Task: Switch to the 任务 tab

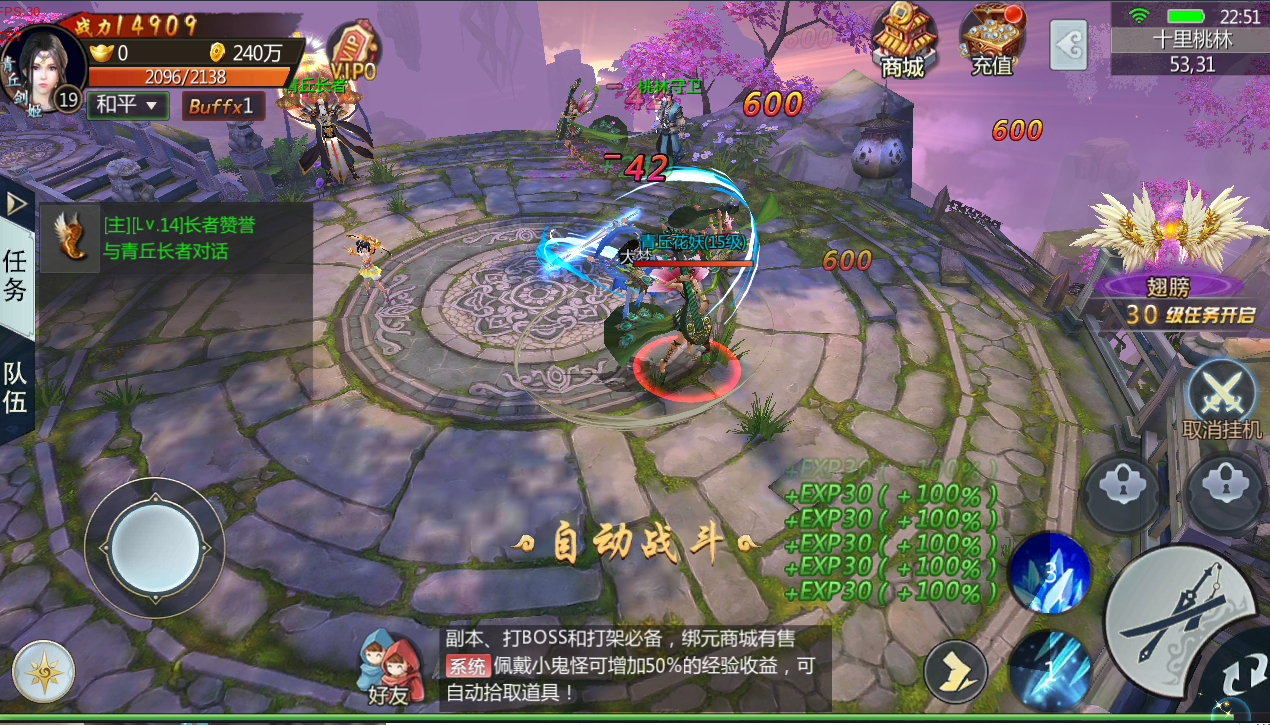Action: tap(16, 275)
